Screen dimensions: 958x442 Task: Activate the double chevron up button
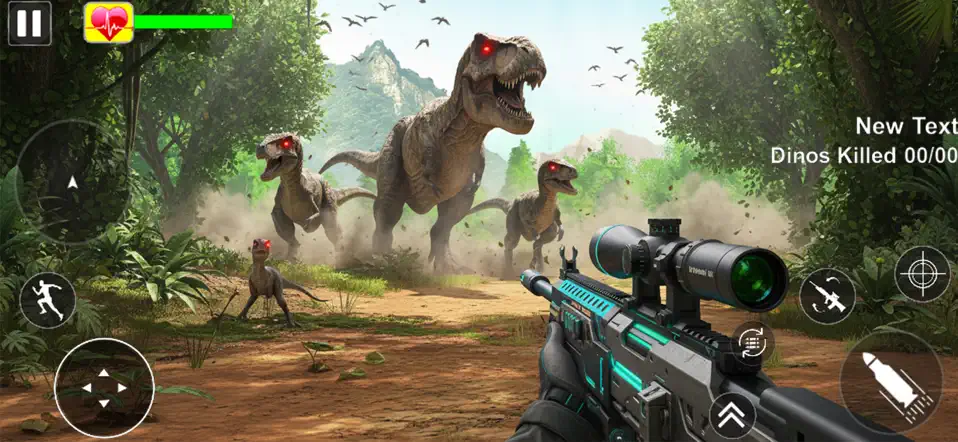[x=733, y=414]
